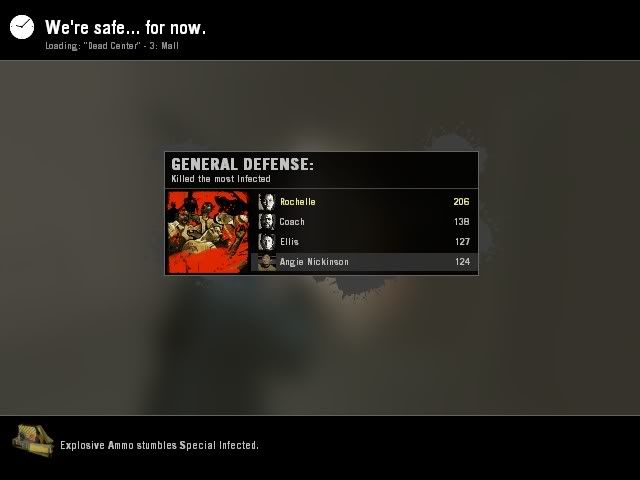Click the Explosive Ammo tip icon
This screenshot has width=640, height=480.
(32, 440)
